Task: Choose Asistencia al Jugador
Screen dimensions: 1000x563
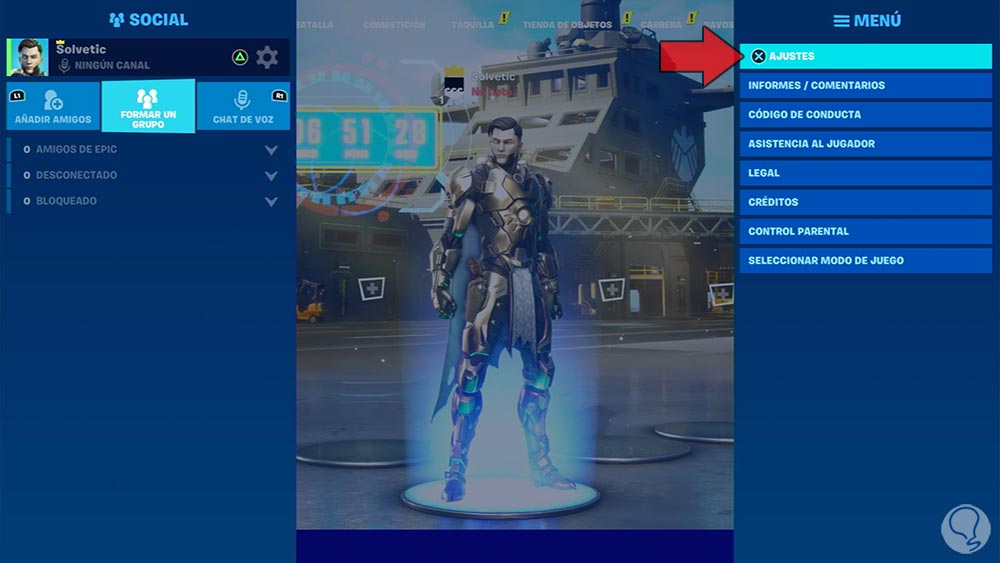Action: [x=865, y=143]
